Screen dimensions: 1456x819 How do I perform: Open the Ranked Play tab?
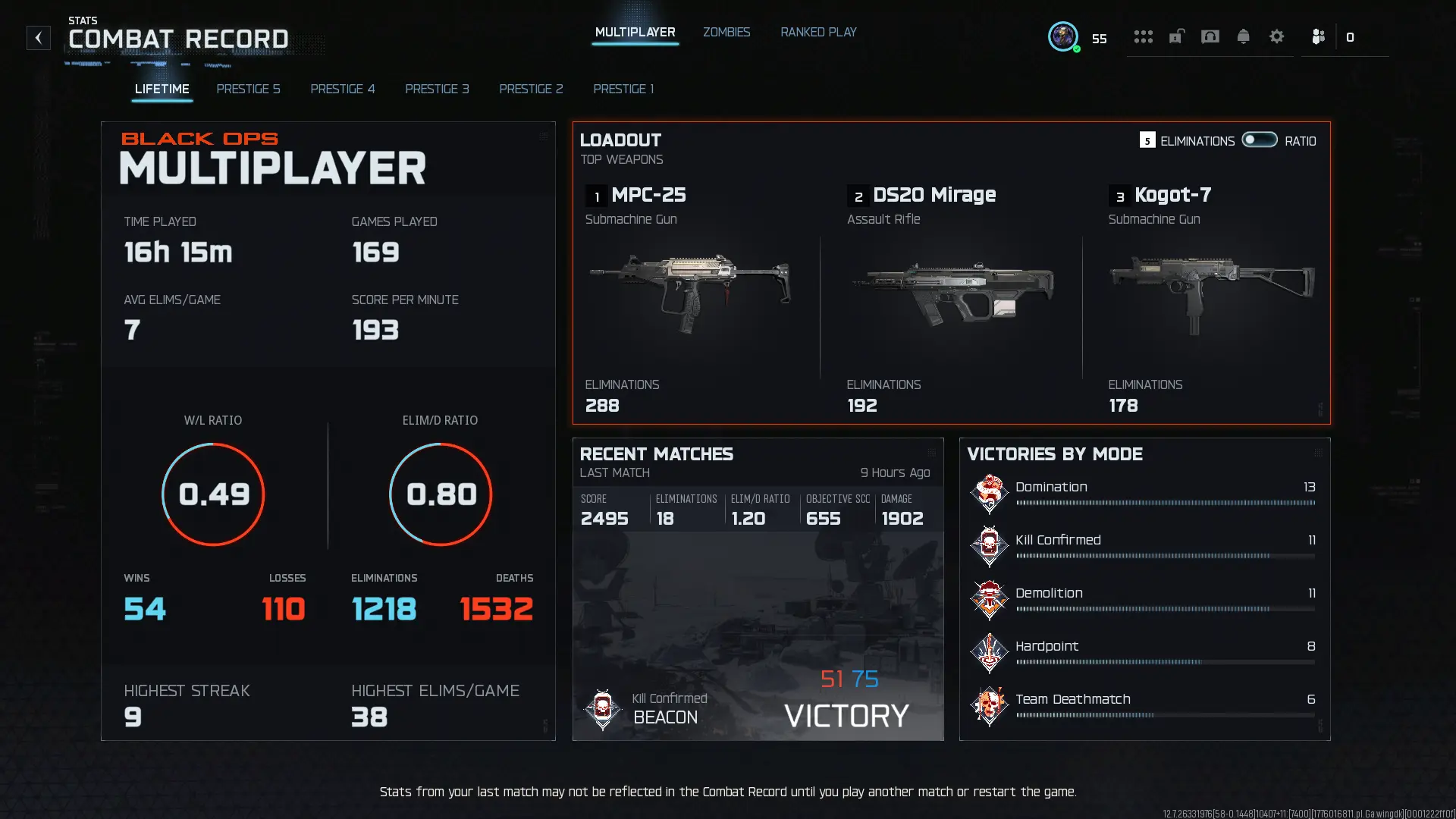[818, 33]
